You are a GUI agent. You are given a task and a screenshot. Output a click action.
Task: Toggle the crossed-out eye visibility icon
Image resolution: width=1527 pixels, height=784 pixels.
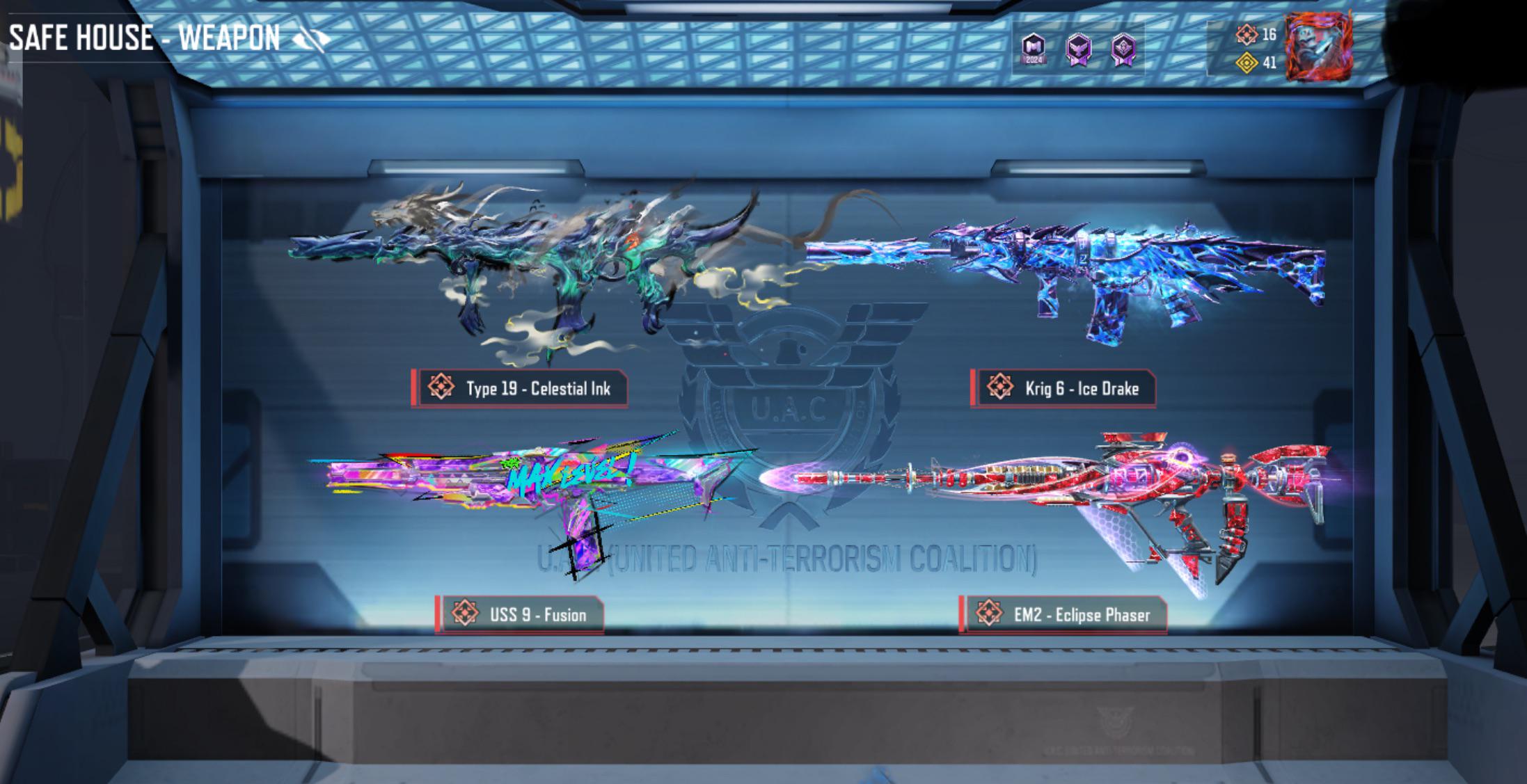(x=312, y=39)
